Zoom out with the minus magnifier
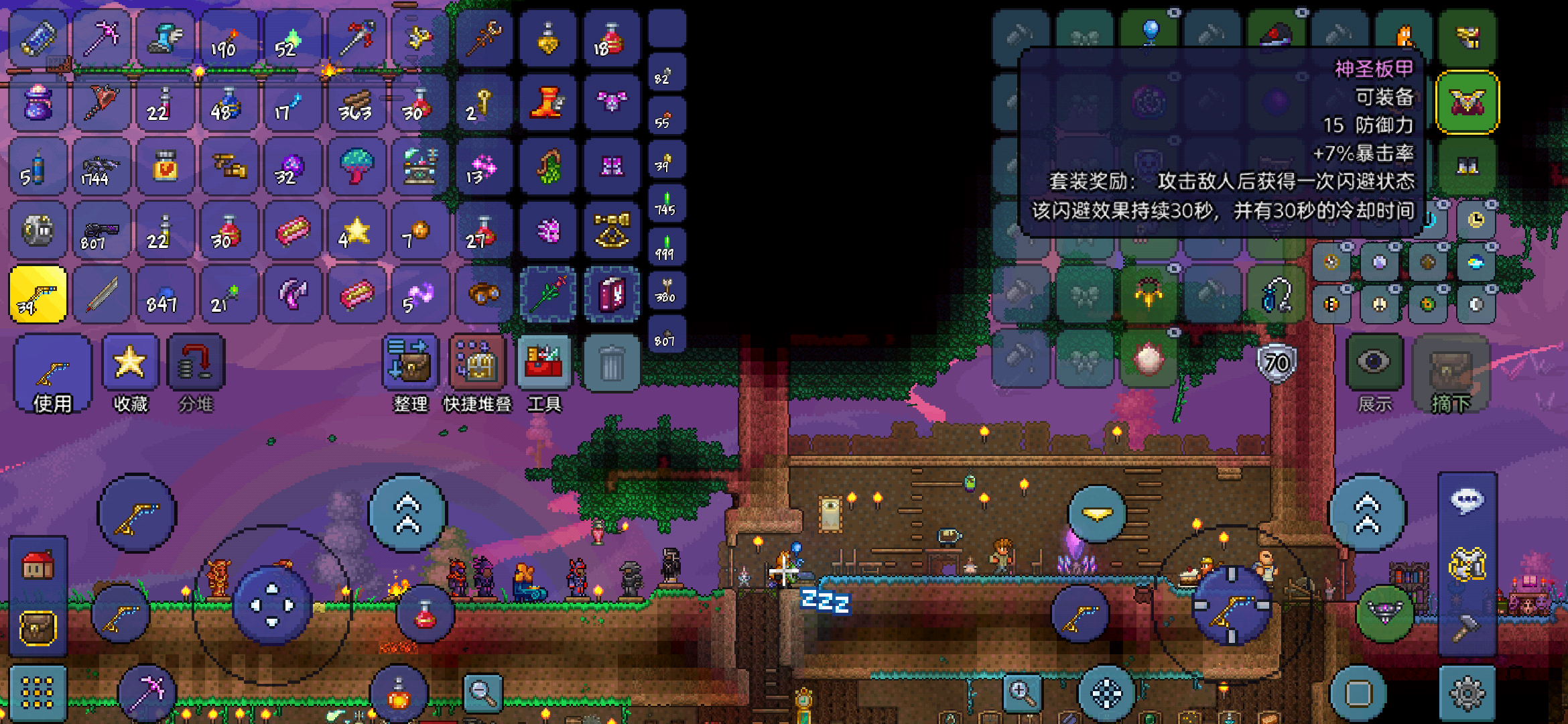 482,692
